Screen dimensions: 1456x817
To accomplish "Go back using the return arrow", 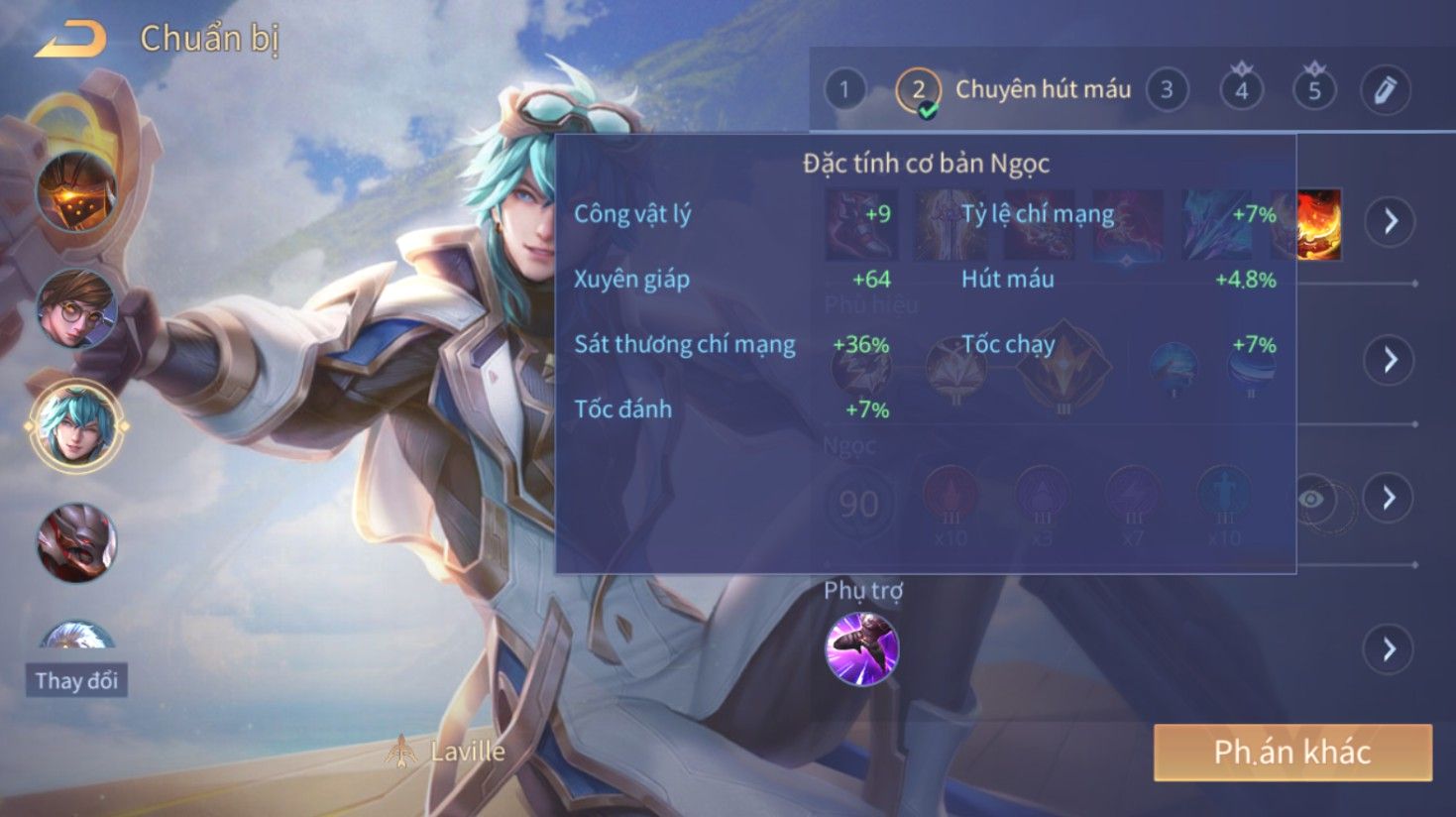I will [x=71, y=40].
